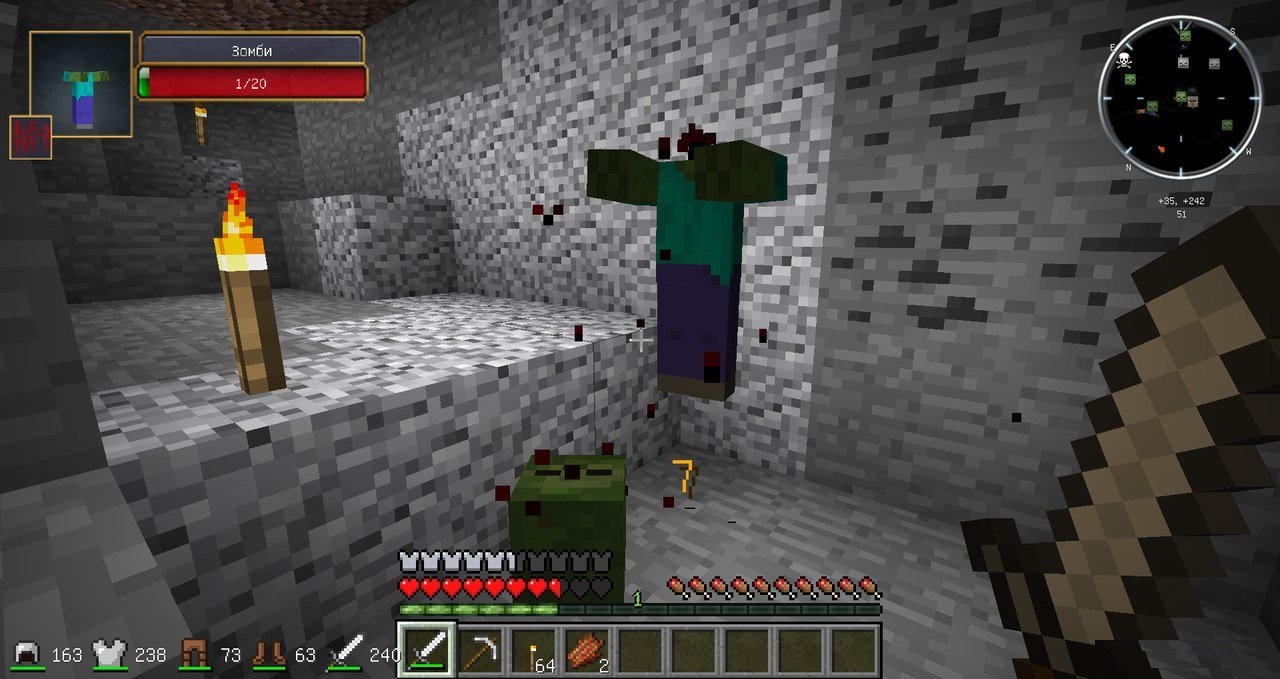Click the small red icon under zombie portrait
Image resolution: width=1280 pixels, height=679 pixels.
30,137
